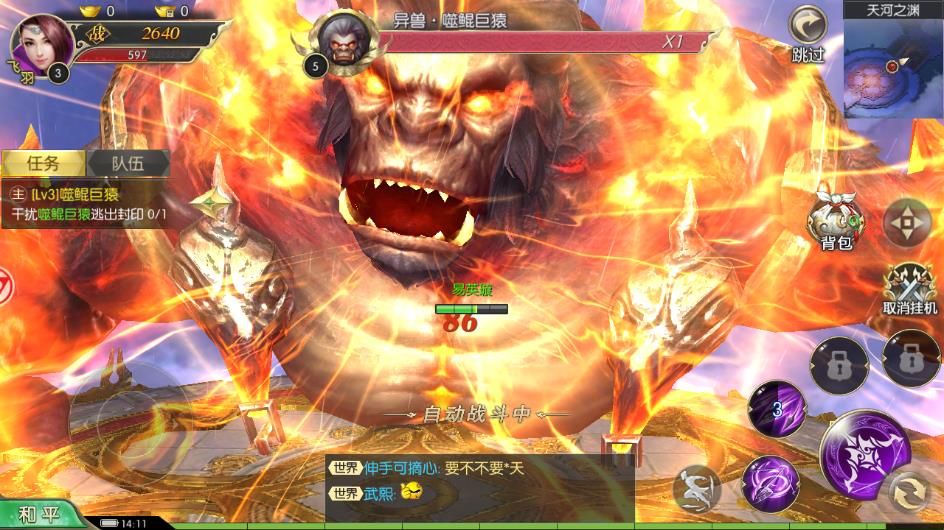Open the four-arrow expand menu button

[907, 222]
